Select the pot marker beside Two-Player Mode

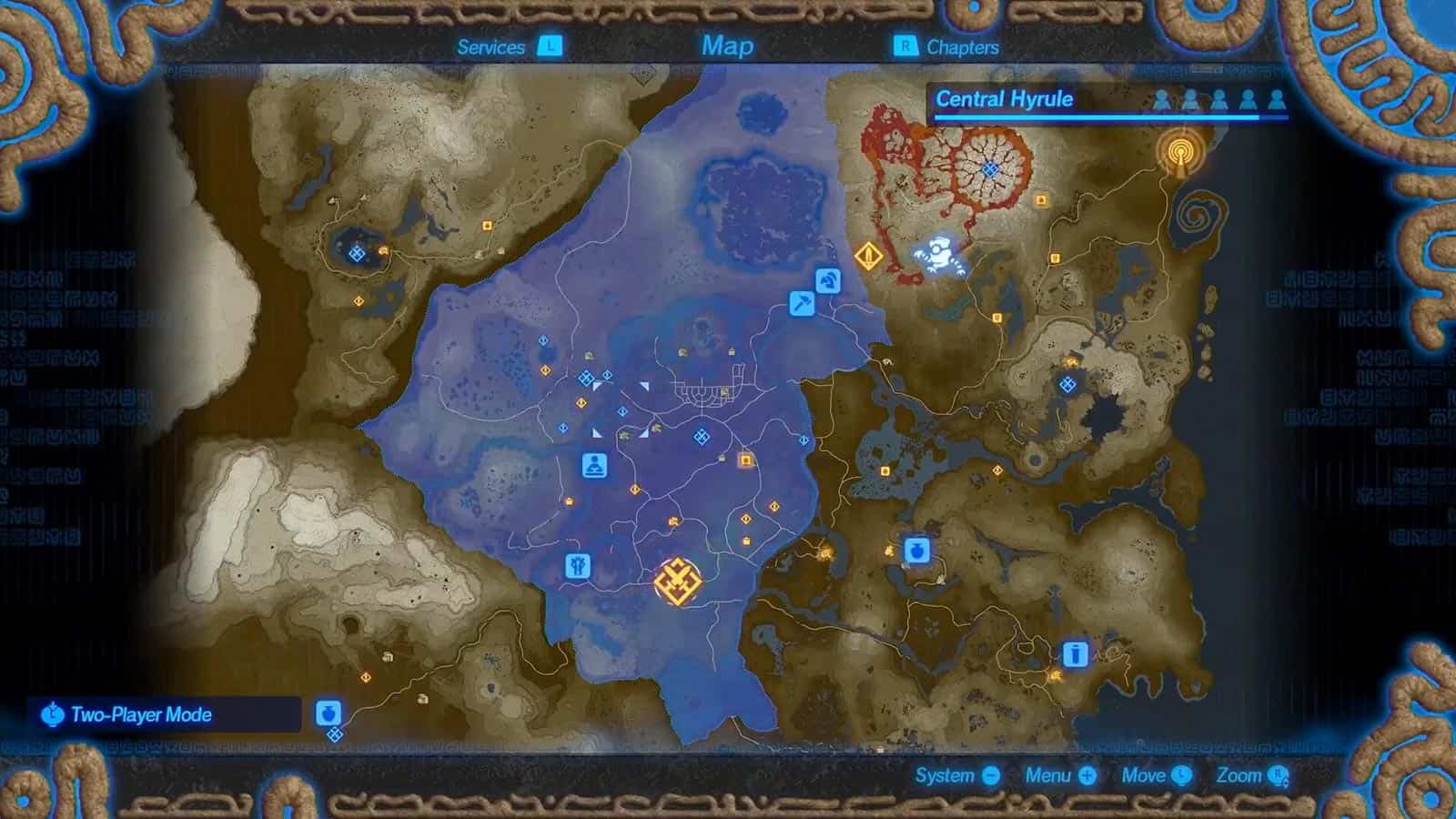tap(329, 712)
